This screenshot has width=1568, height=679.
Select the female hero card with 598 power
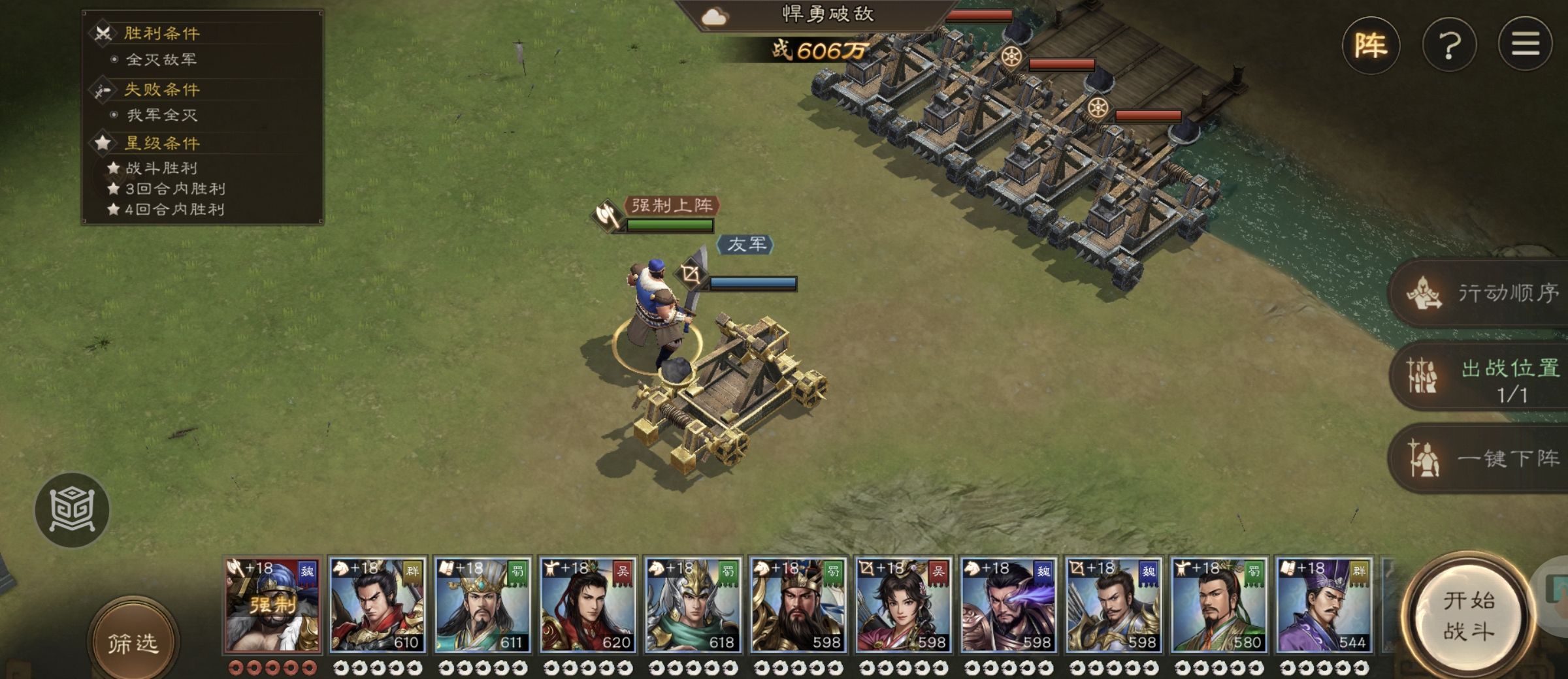pyautogui.click(x=904, y=605)
